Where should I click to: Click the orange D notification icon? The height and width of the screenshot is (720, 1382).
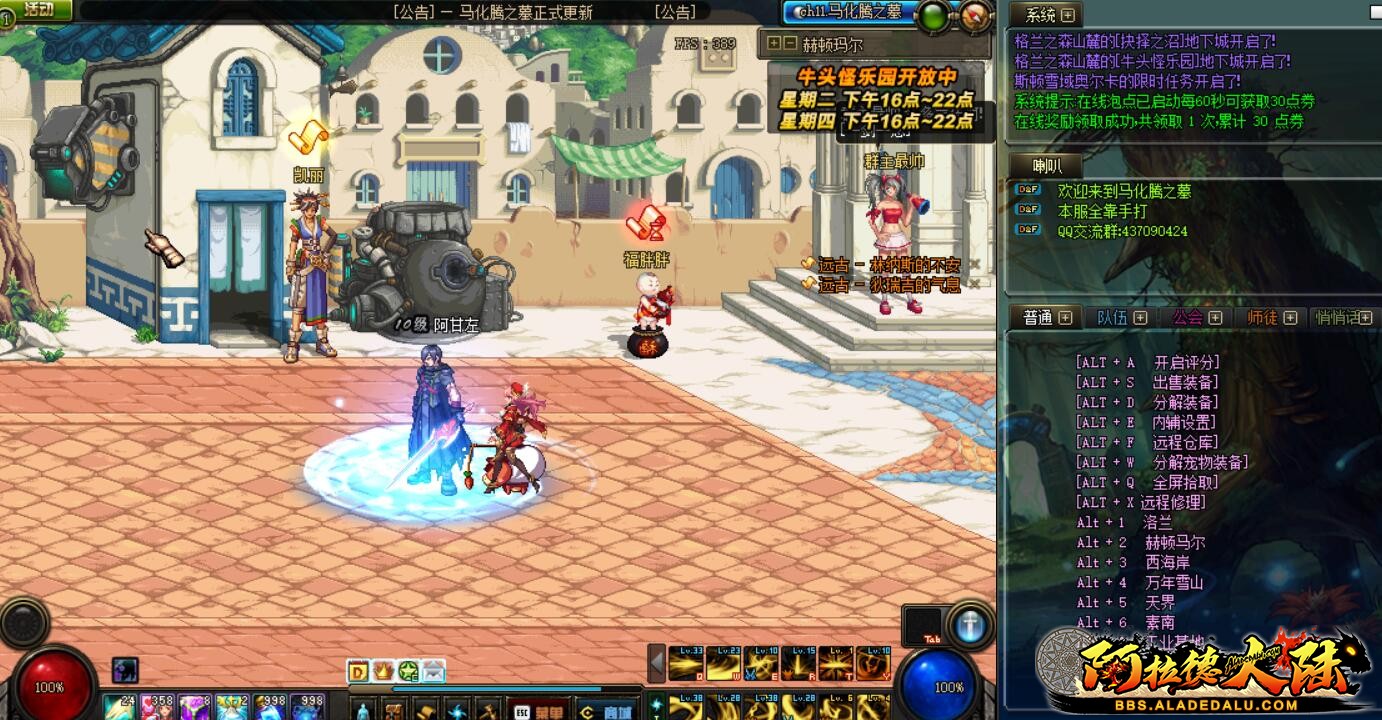pyautogui.click(x=358, y=671)
